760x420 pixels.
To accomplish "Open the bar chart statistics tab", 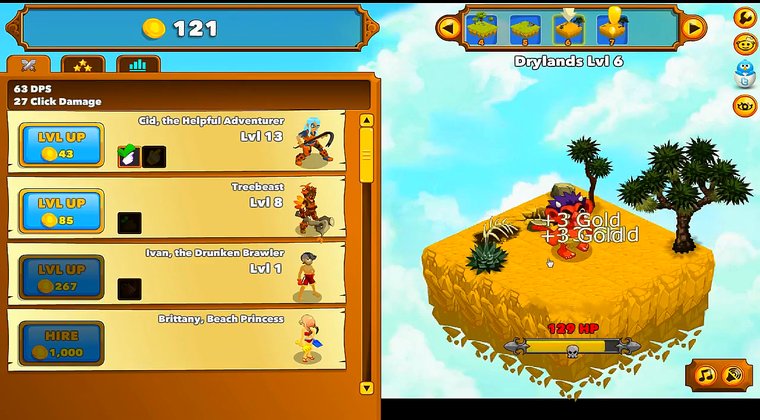I will pyautogui.click(x=138, y=66).
